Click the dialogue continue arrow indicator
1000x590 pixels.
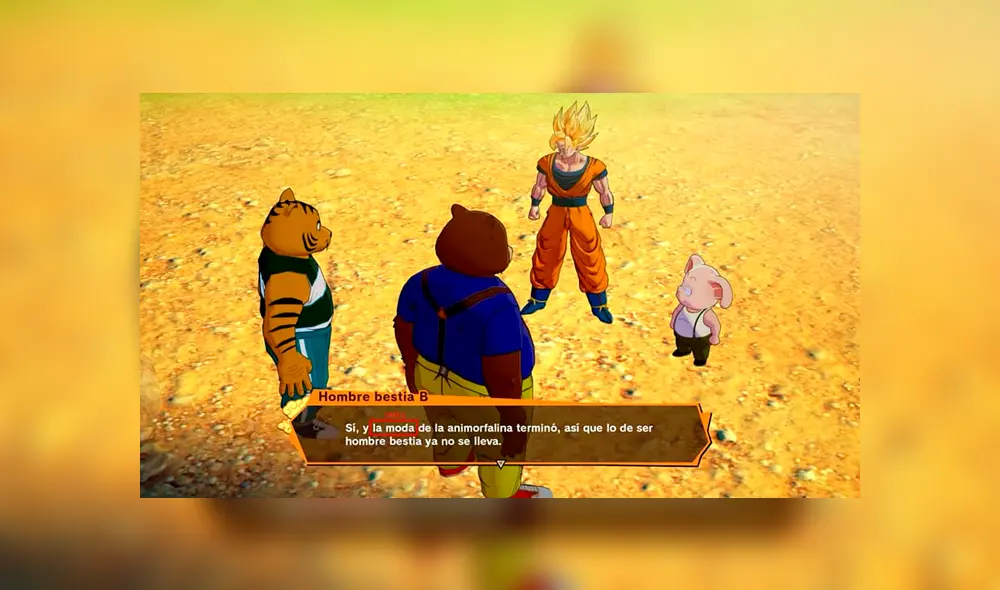(501, 464)
